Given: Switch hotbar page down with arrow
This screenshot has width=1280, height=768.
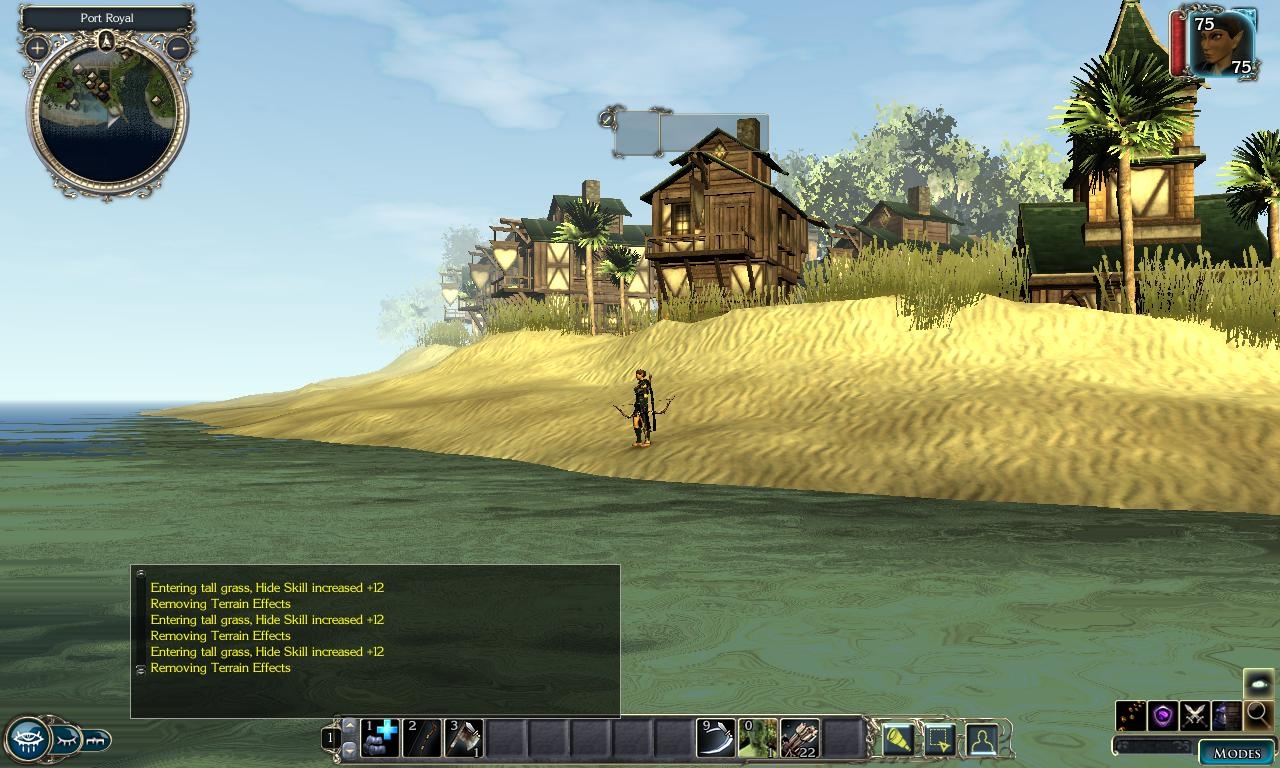Looking at the screenshot, I should 349,749.
